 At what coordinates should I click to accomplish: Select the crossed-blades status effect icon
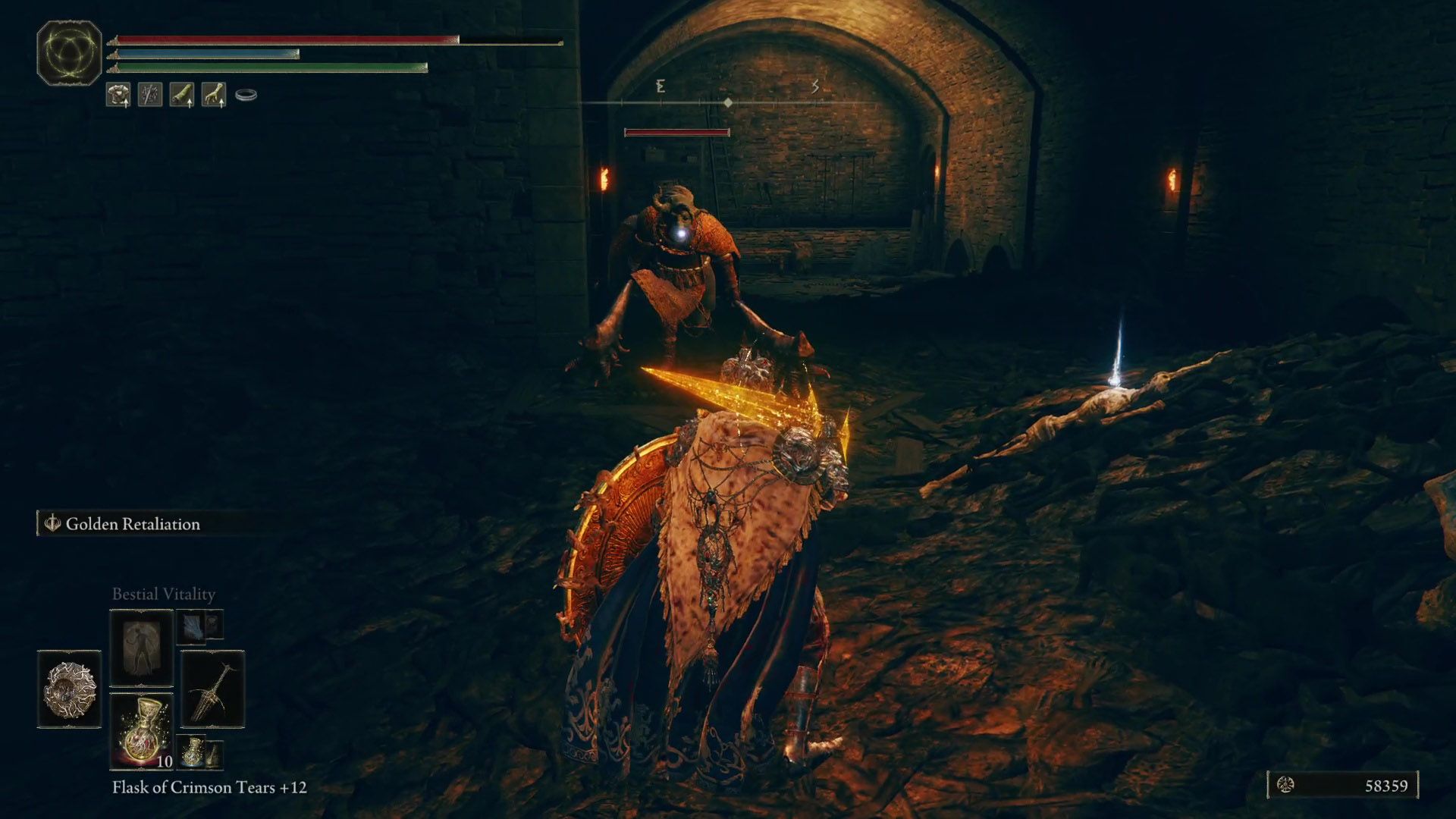(150, 95)
